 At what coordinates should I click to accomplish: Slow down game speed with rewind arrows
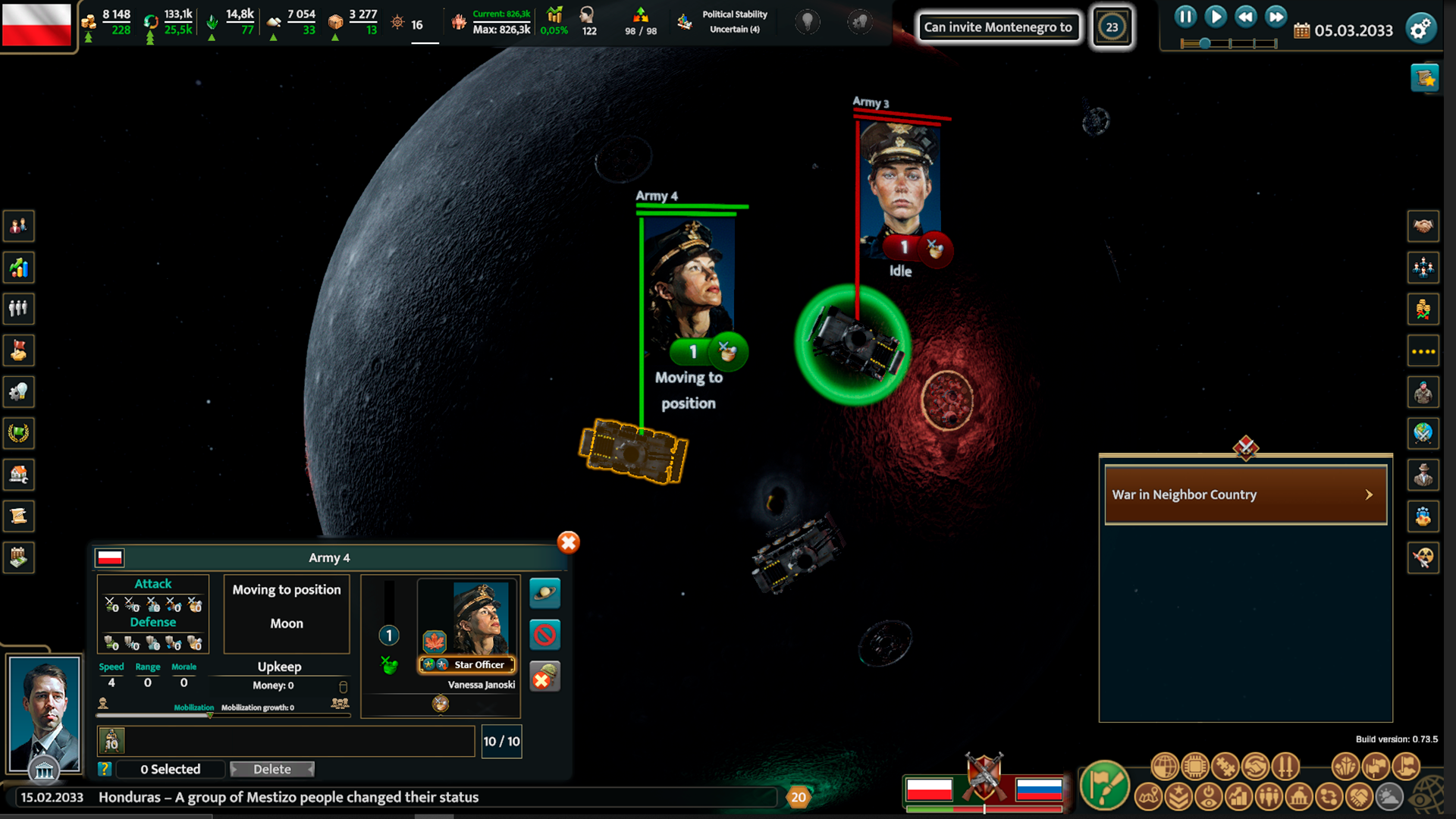1246,17
